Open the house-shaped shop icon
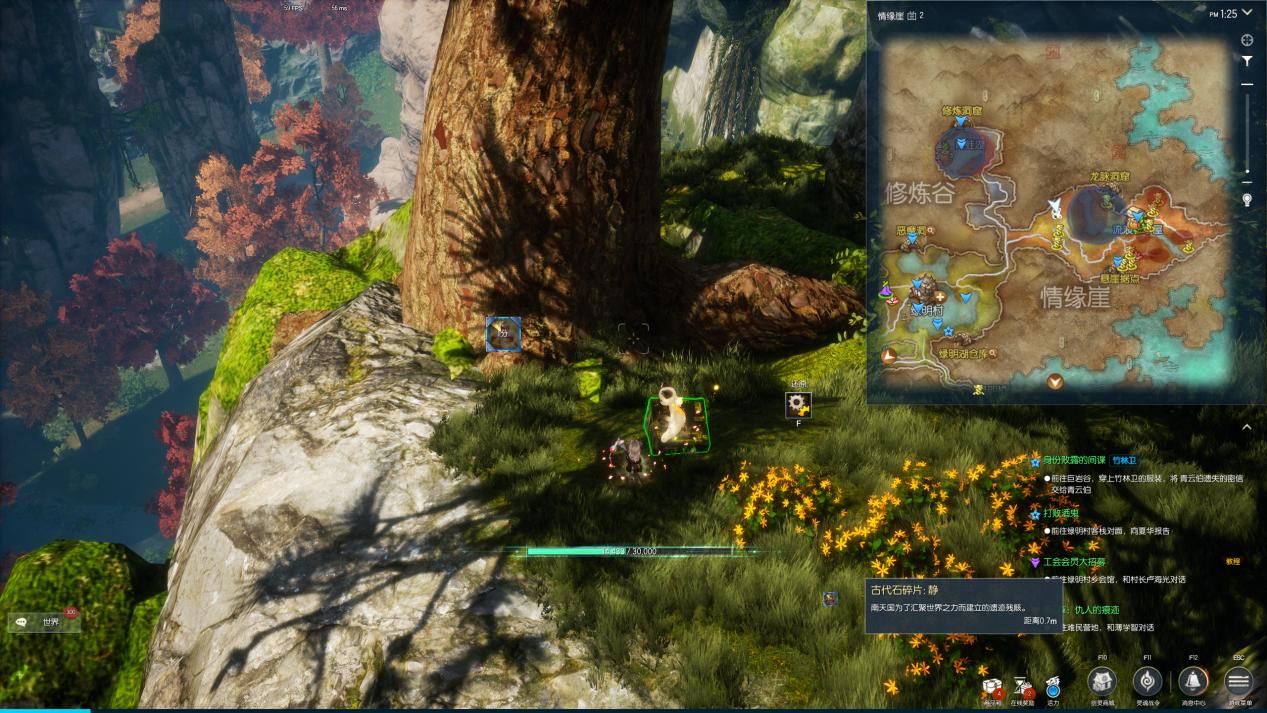 [x=1102, y=682]
